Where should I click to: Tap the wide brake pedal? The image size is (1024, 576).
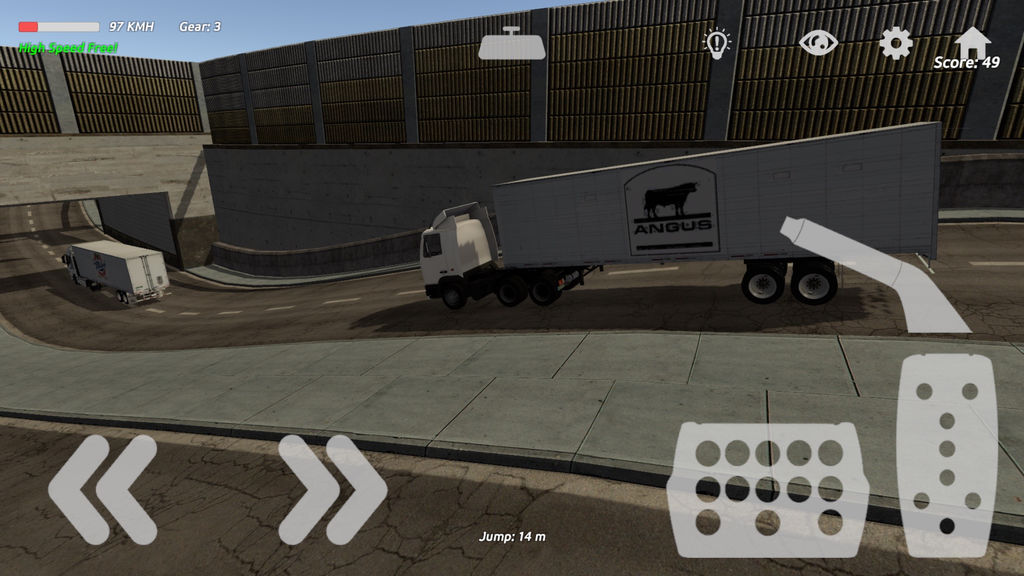pos(768,489)
